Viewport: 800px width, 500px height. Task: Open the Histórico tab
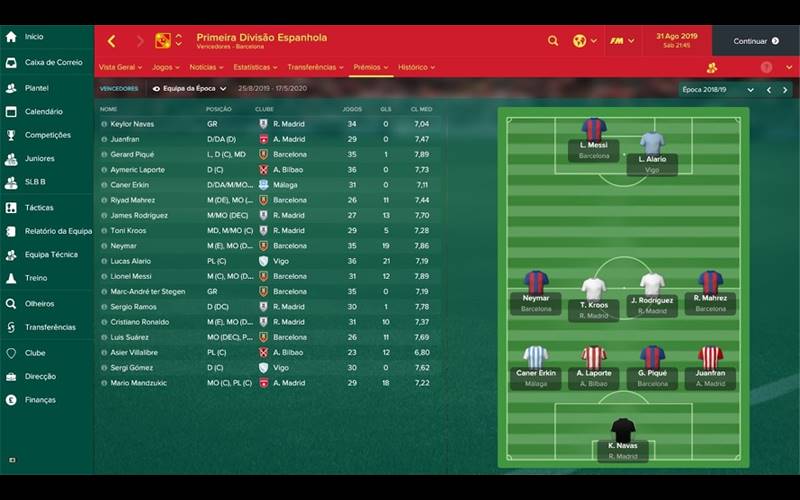point(415,67)
